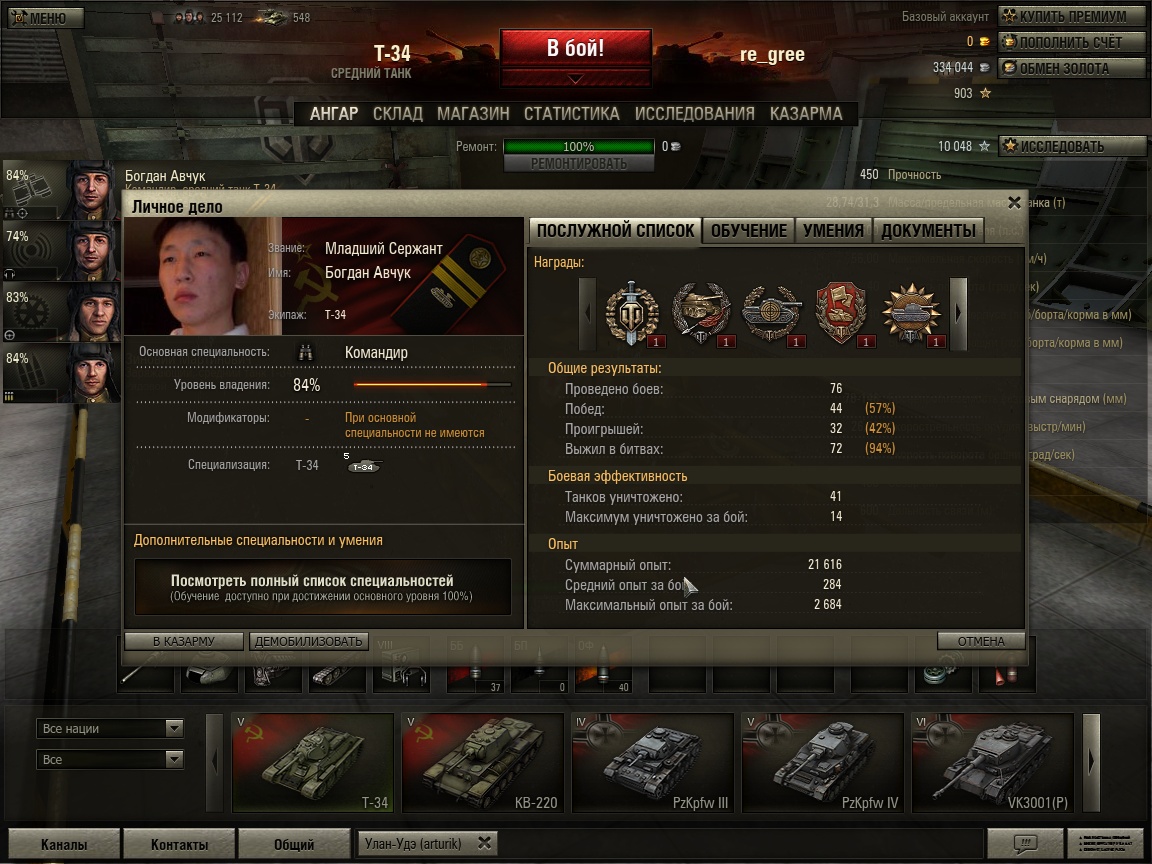Screen dimensions: 1152x864
Task: Click the Пополнить счёт button
Action: coord(1072,42)
